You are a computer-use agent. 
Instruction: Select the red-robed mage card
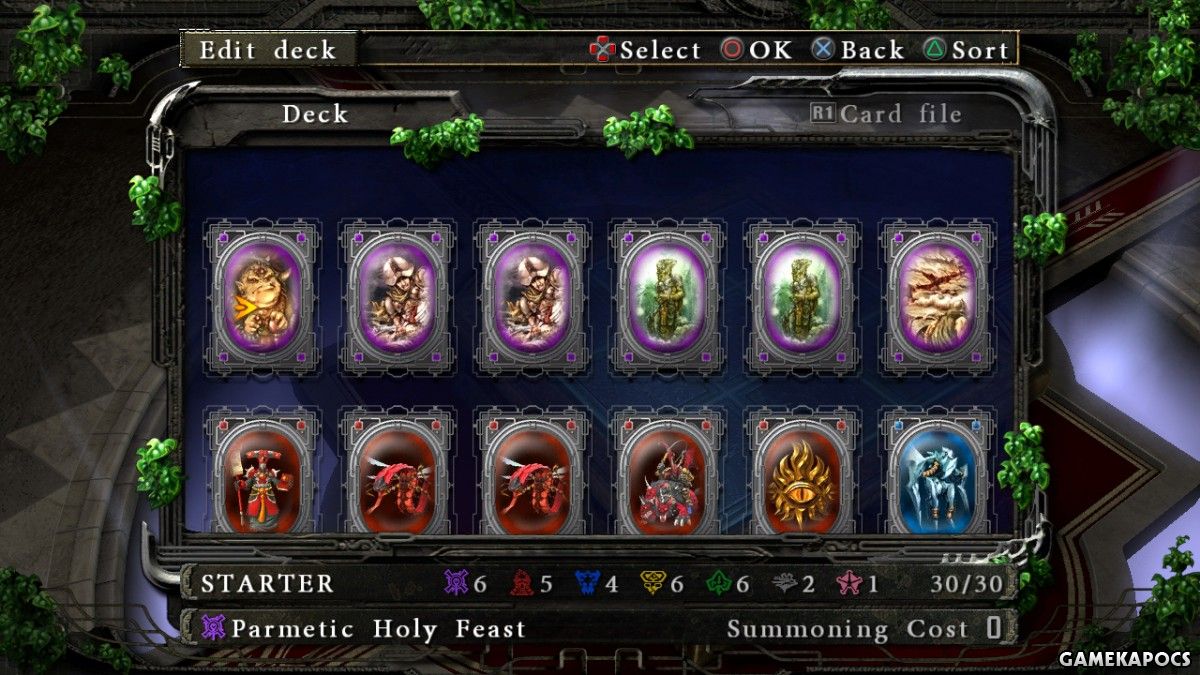pos(263,480)
